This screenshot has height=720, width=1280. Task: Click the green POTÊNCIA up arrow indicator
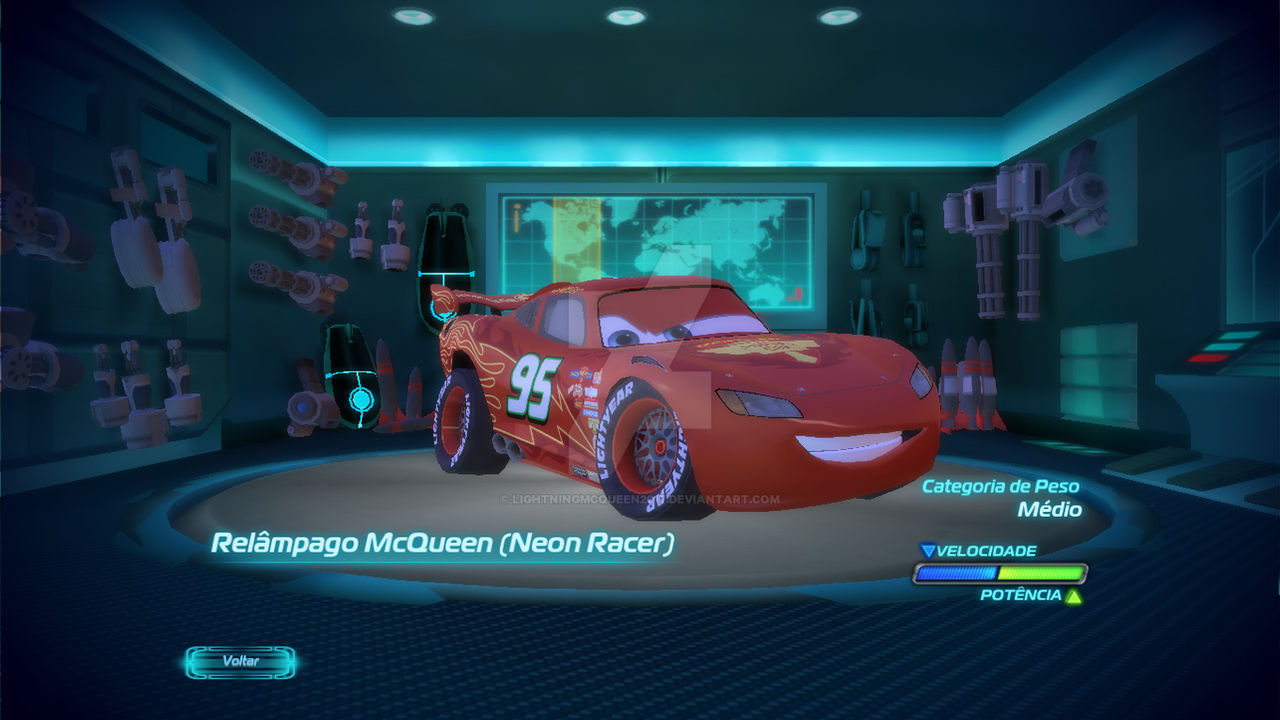1074,598
